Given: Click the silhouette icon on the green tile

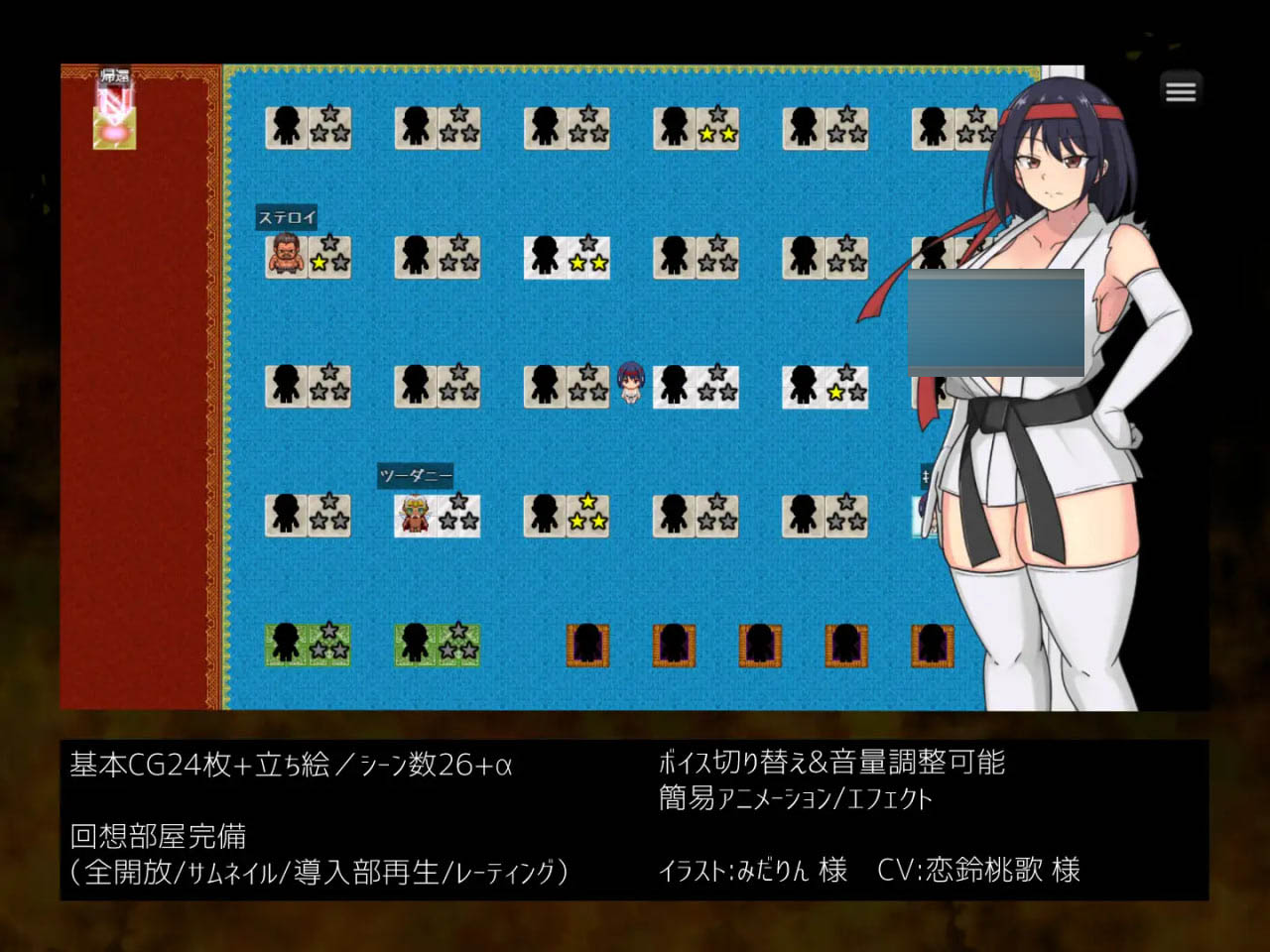Looking at the screenshot, I should 288,643.
